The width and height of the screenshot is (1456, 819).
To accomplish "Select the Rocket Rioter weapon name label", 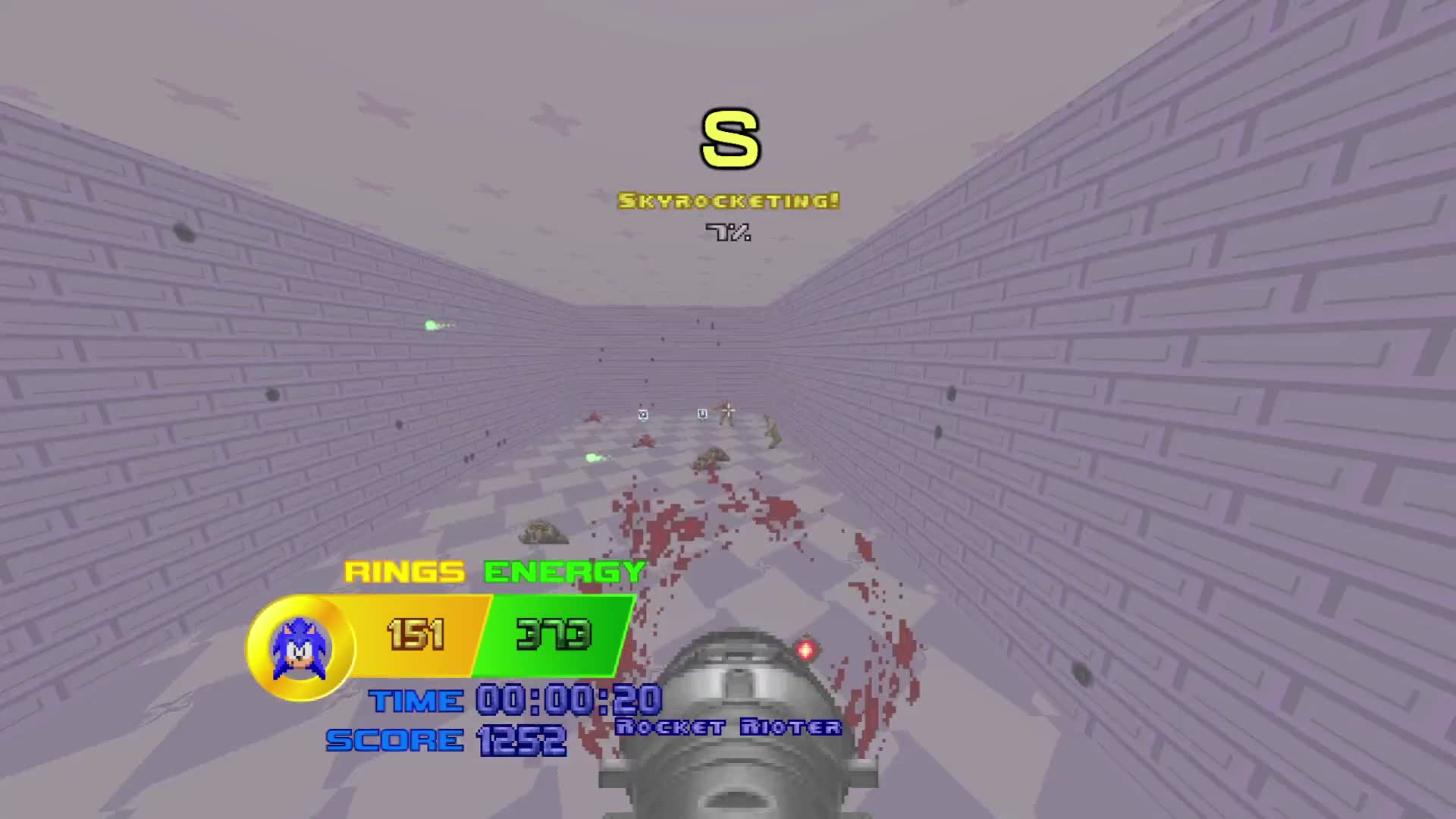I will [x=730, y=726].
